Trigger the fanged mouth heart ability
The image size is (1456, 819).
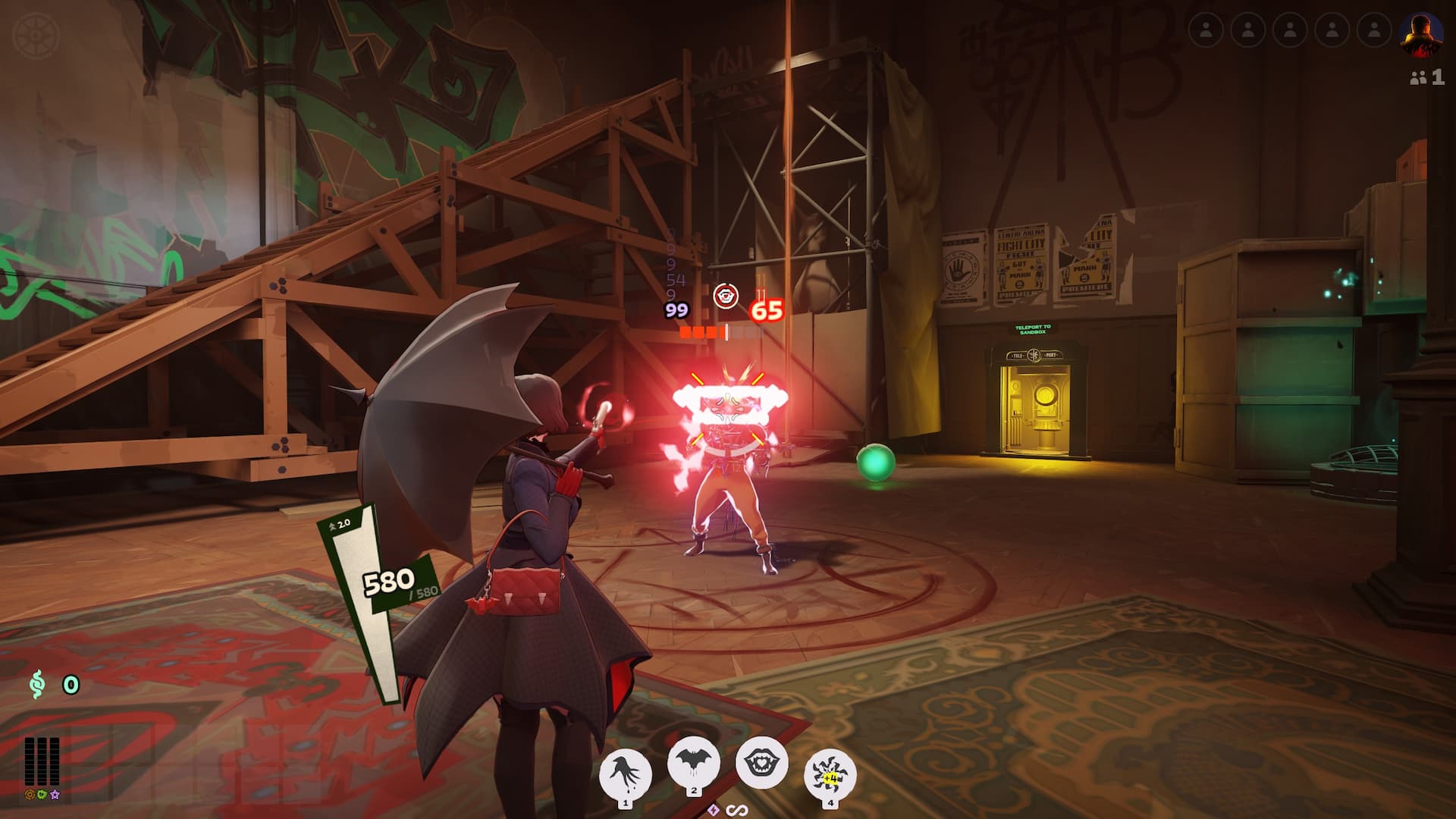pyautogui.click(x=761, y=762)
